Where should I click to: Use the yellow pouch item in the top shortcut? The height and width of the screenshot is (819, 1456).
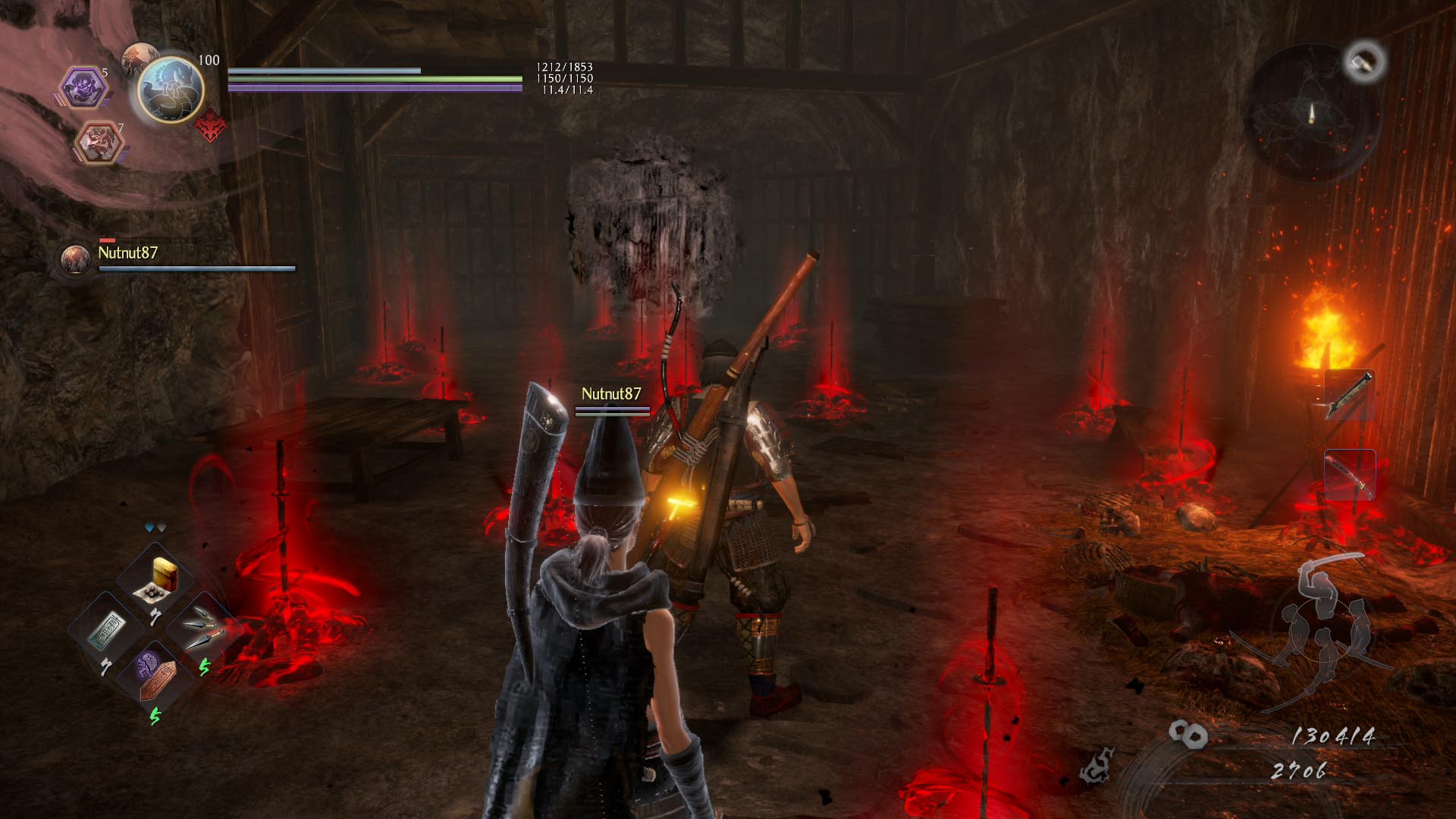point(161,579)
